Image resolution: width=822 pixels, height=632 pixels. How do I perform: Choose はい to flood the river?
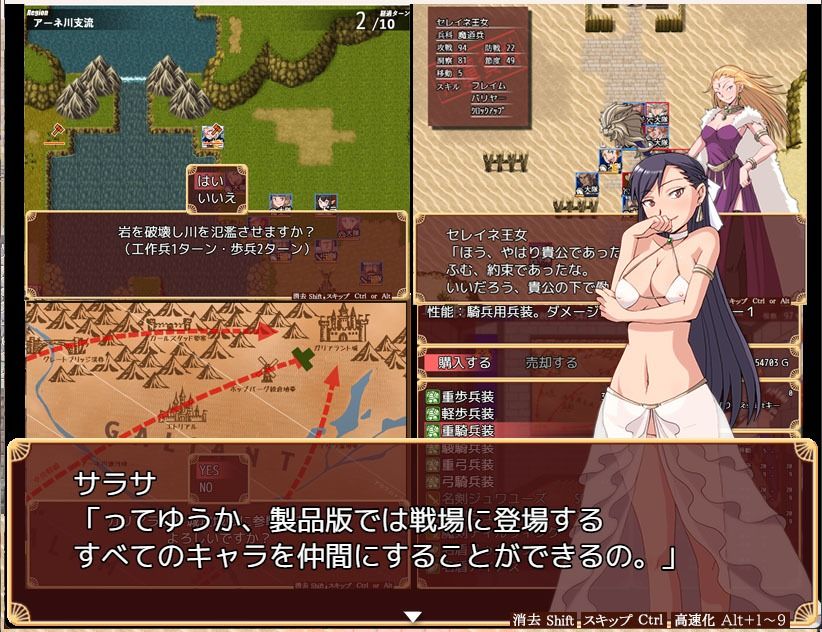[210, 181]
